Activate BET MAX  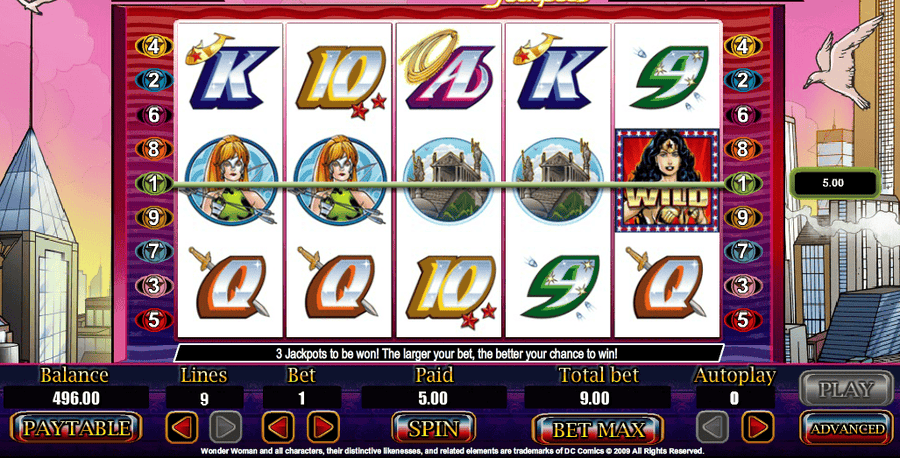[596, 430]
